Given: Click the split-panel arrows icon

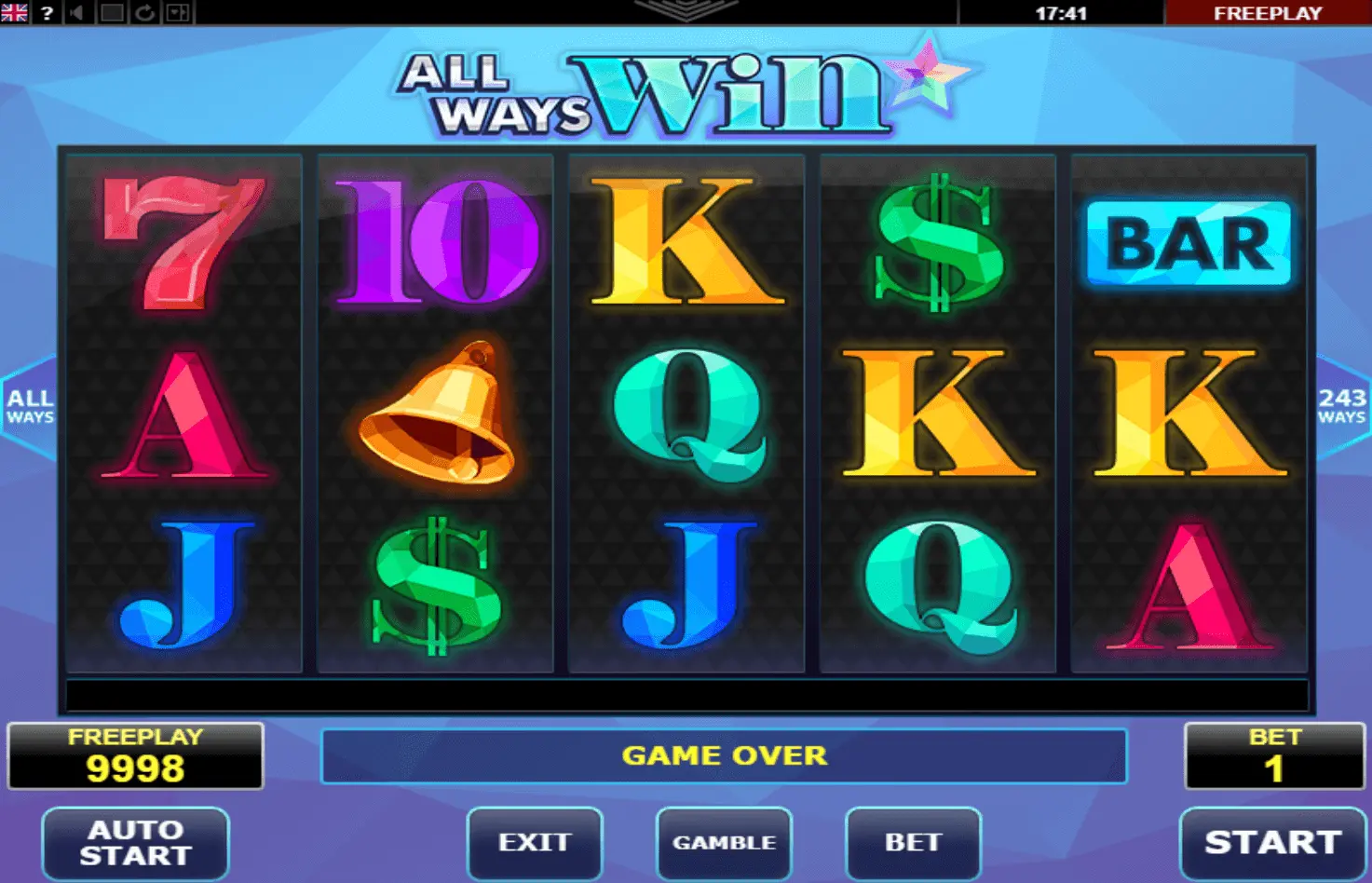Looking at the screenshot, I should pyautogui.click(x=178, y=13).
